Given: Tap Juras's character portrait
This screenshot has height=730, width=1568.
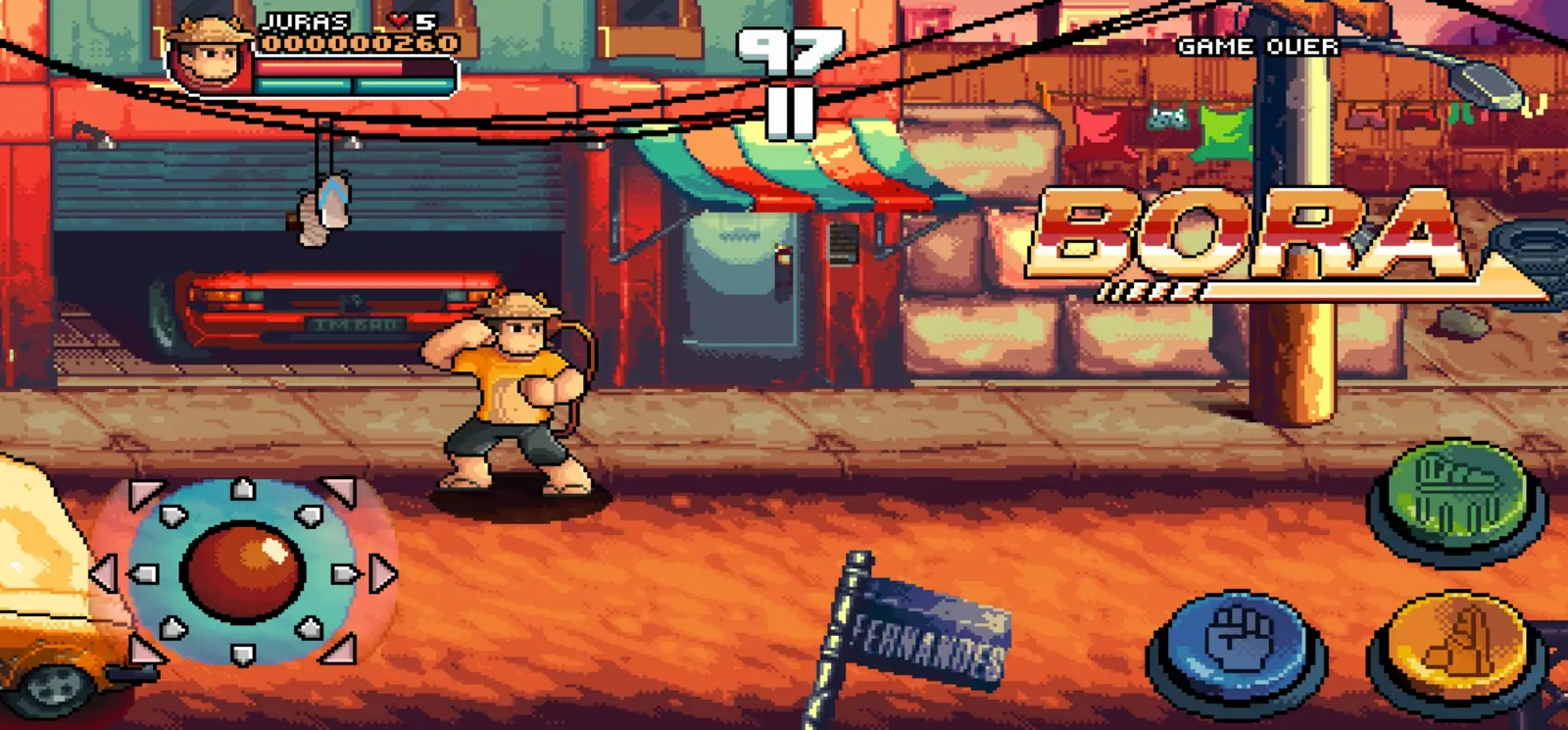Looking at the screenshot, I should 208,49.
